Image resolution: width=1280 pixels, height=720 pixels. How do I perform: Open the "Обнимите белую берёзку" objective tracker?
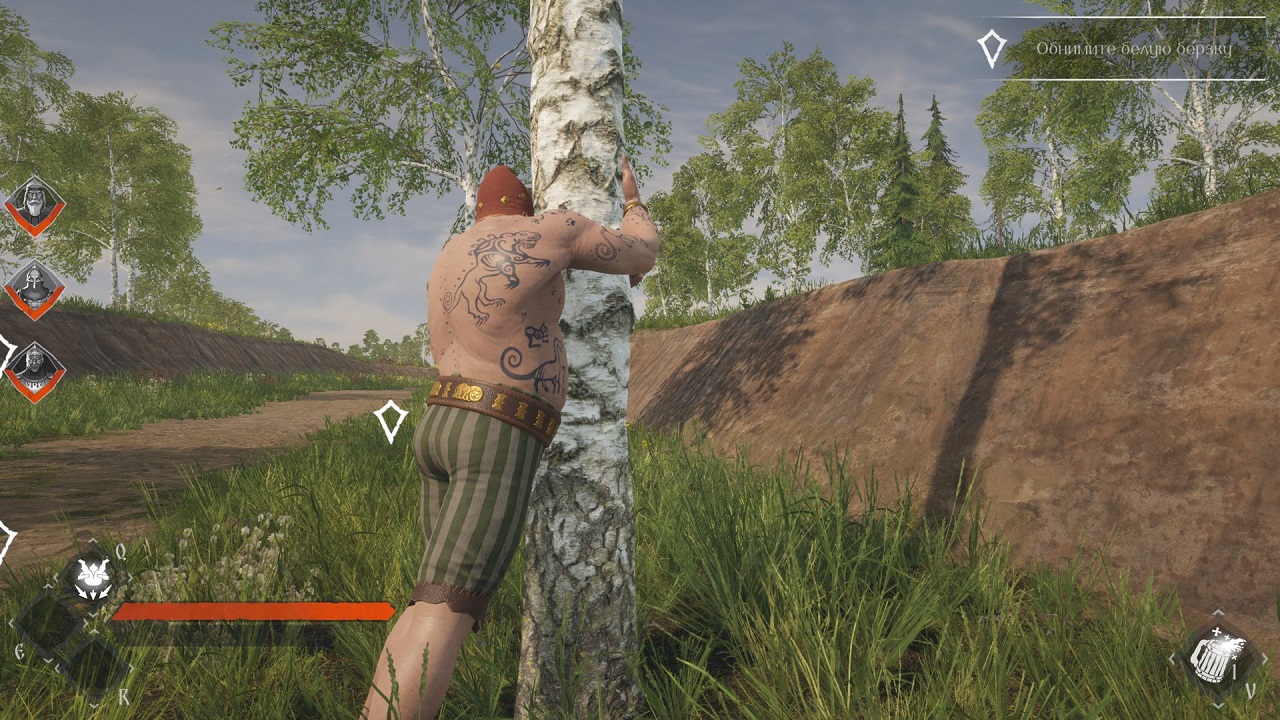[x=1132, y=49]
